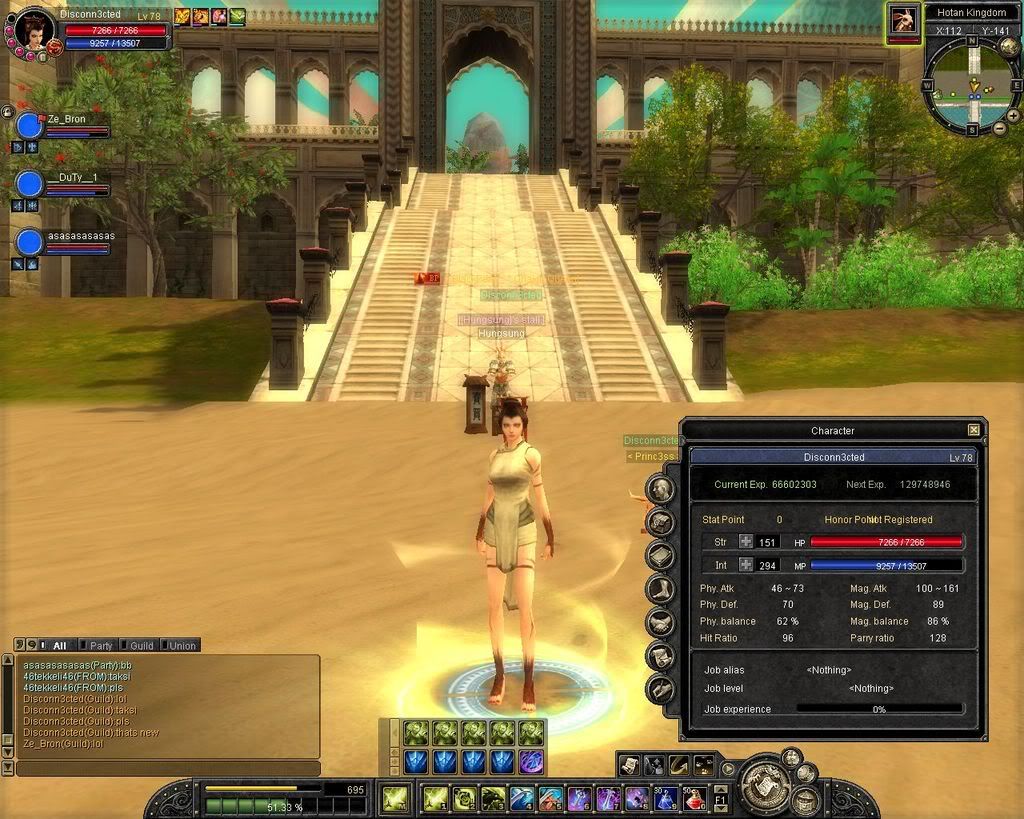This screenshot has width=1024, height=819.
Task: Close the Character window
Action: (x=973, y=430)
